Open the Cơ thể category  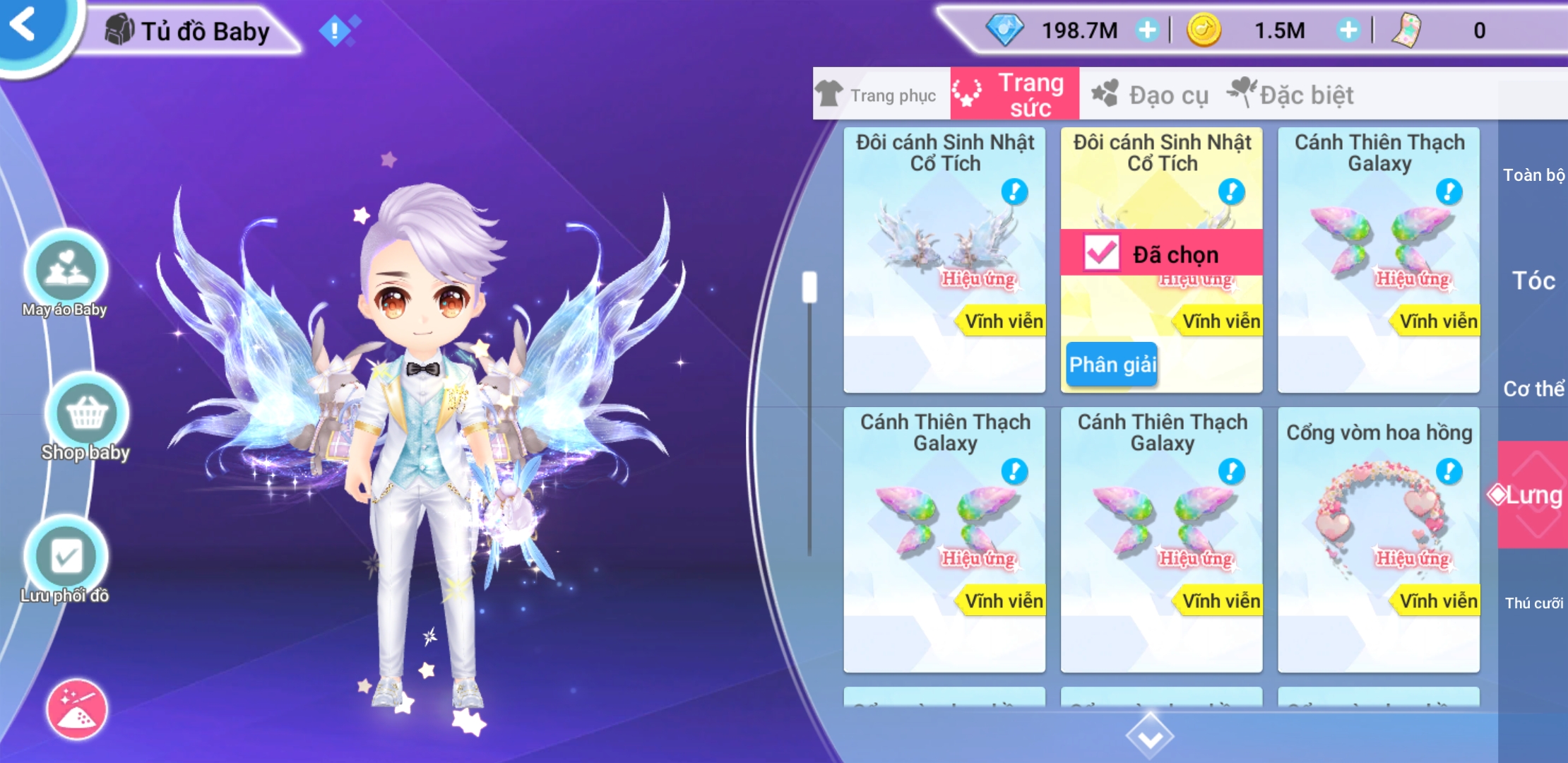1533,389
